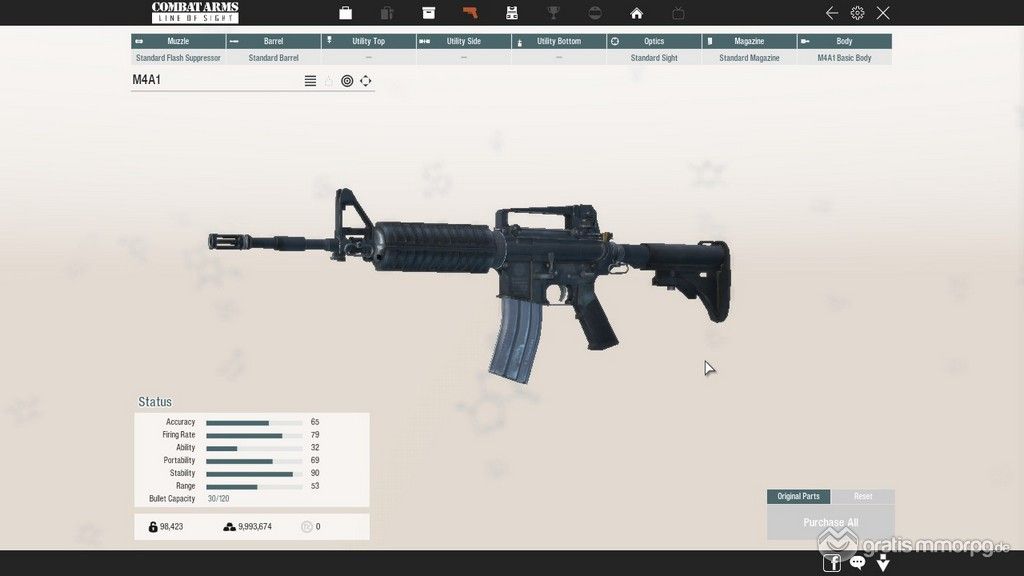Purchase All selected parts
The width and height of the screenshot is (1024, 576).
point(830,522)
